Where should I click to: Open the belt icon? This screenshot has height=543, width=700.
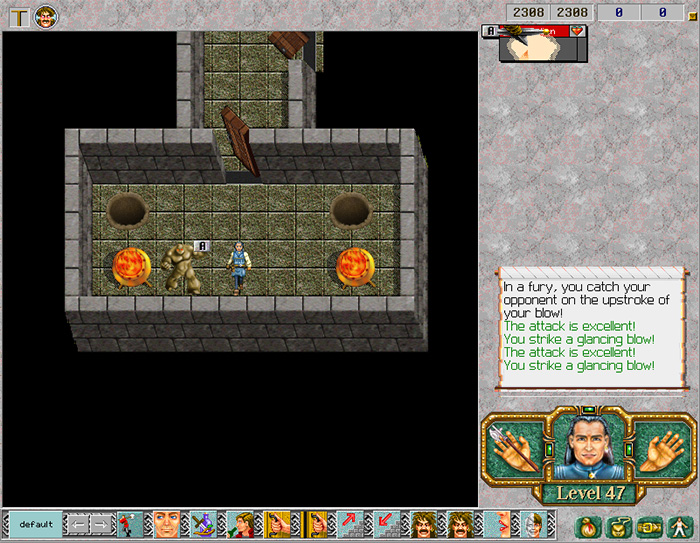tap(648, 526)
